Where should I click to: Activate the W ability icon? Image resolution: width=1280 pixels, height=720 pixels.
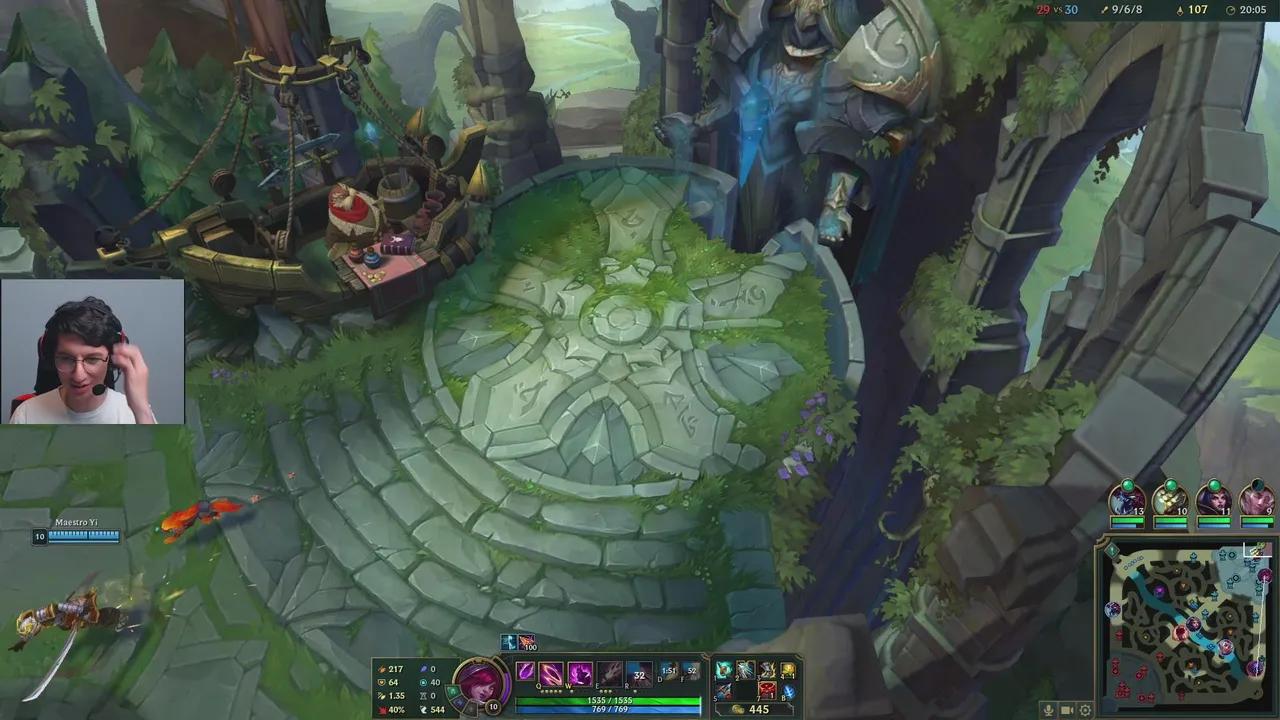click(578, 674)
